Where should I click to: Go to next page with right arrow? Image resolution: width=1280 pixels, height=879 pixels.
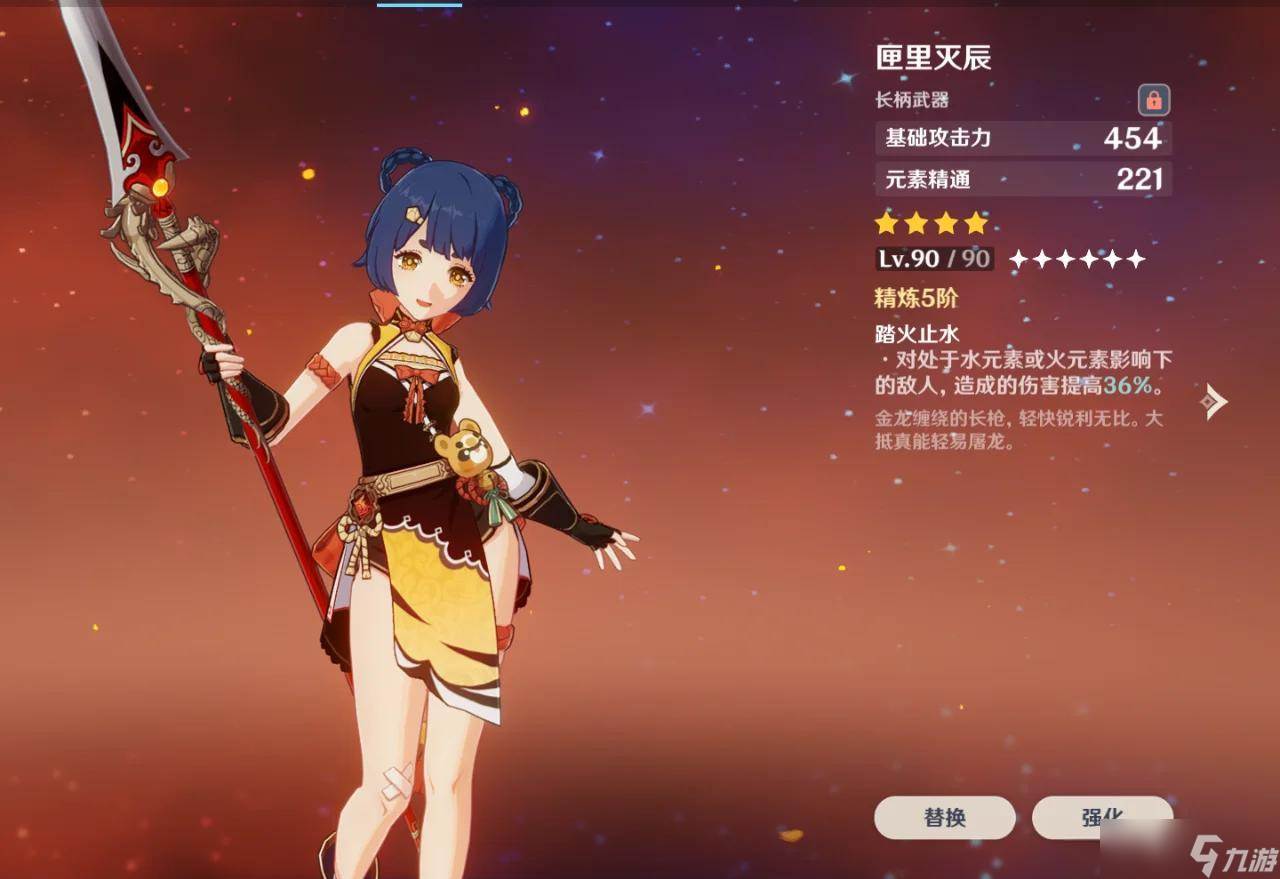click(1214, 401)
